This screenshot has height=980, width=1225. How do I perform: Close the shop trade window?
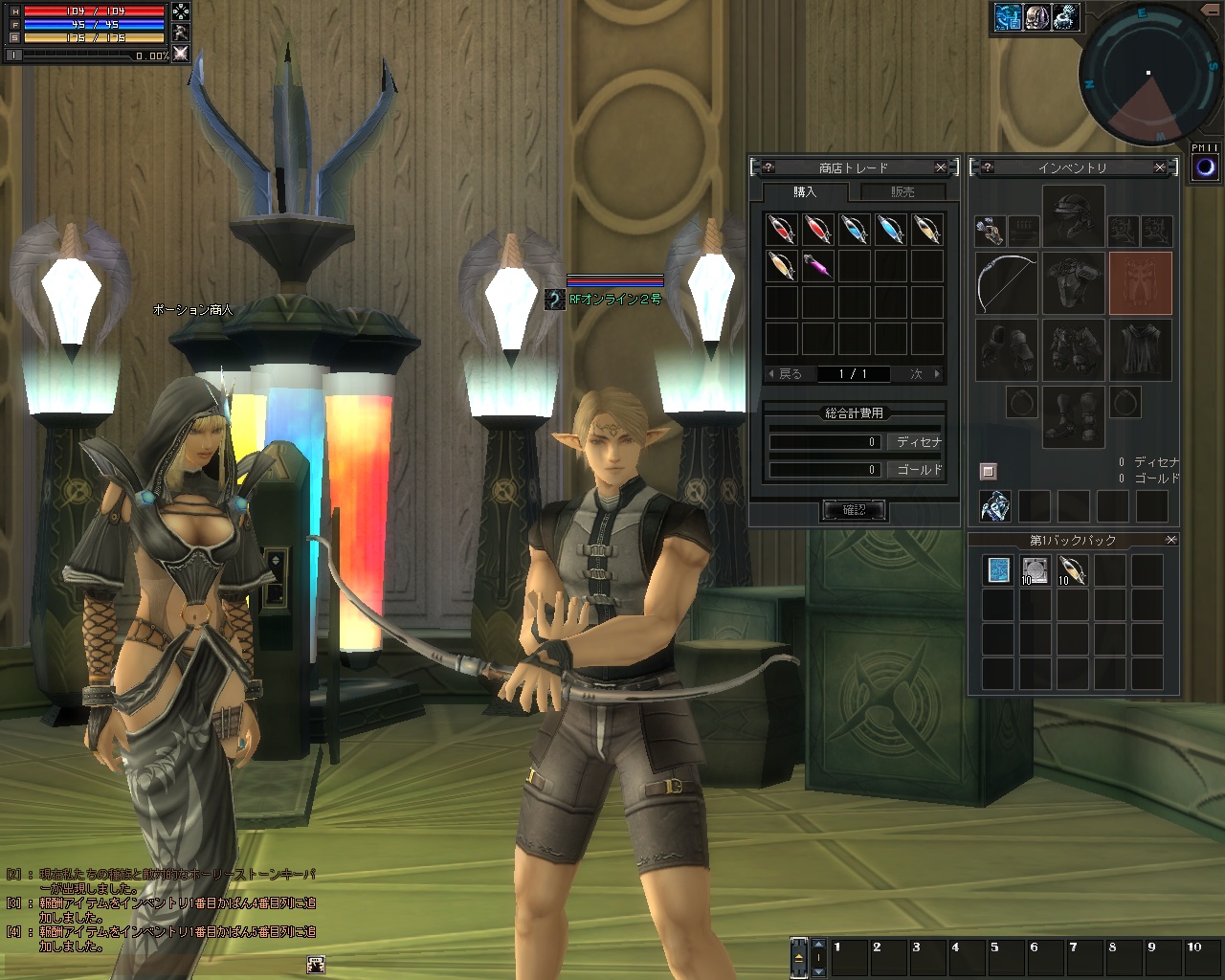click(941, 167)
